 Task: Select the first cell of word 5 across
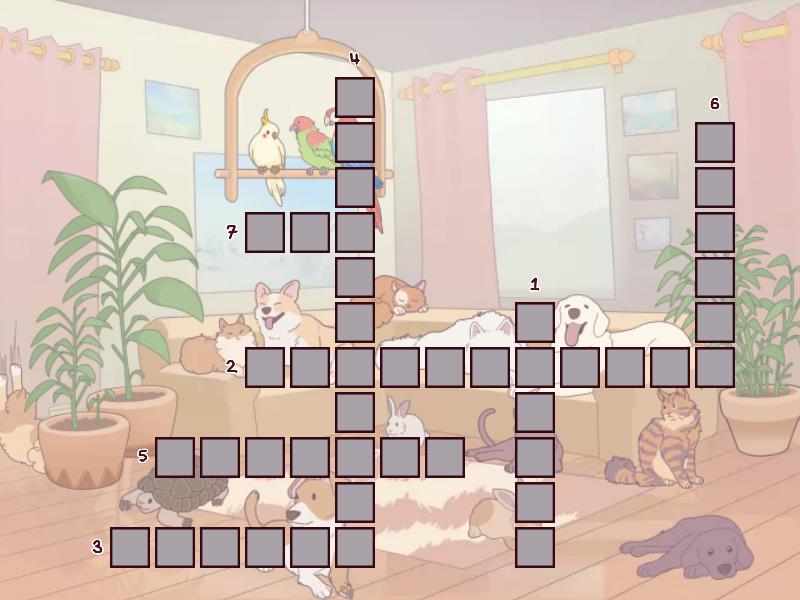pyautogui.click(x=175, y=457)
